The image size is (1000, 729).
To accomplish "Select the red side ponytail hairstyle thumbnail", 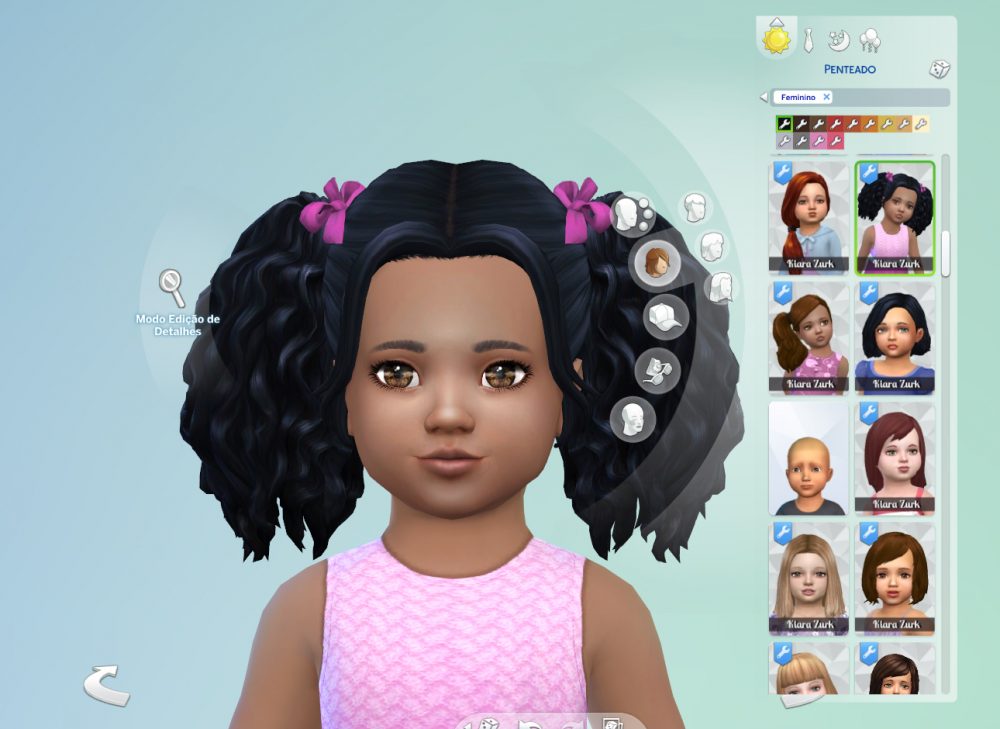I will click(x=809, y=218).
